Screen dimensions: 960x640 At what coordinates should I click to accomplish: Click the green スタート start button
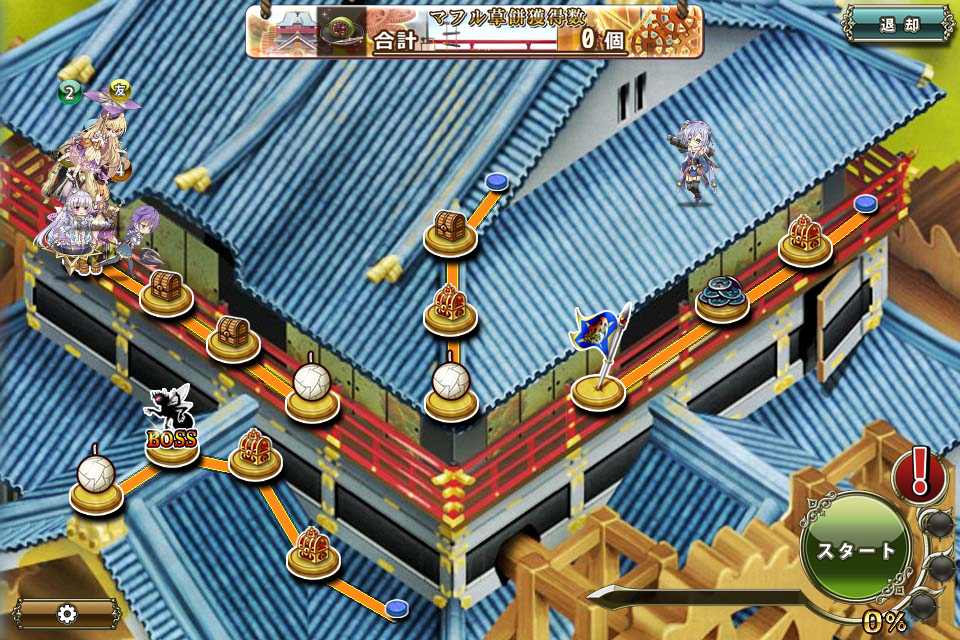(x=855, y=550)
